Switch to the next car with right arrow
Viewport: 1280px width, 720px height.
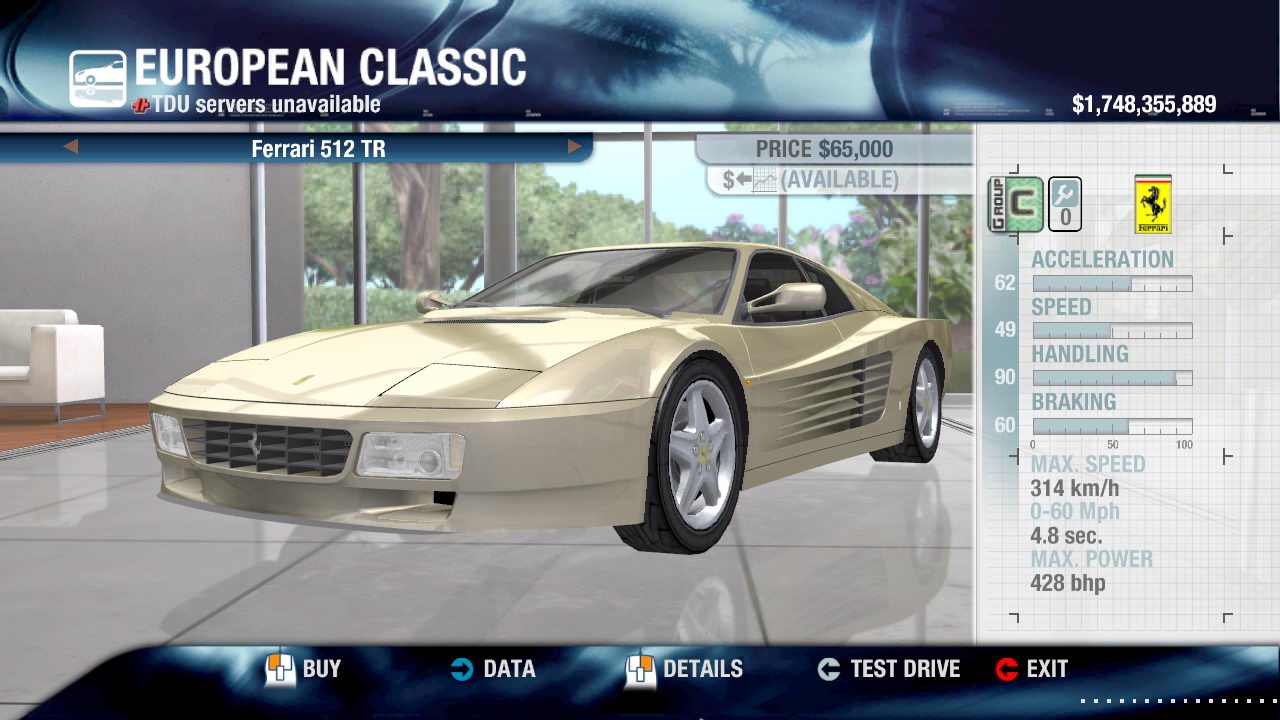click(x=575, y=147)
